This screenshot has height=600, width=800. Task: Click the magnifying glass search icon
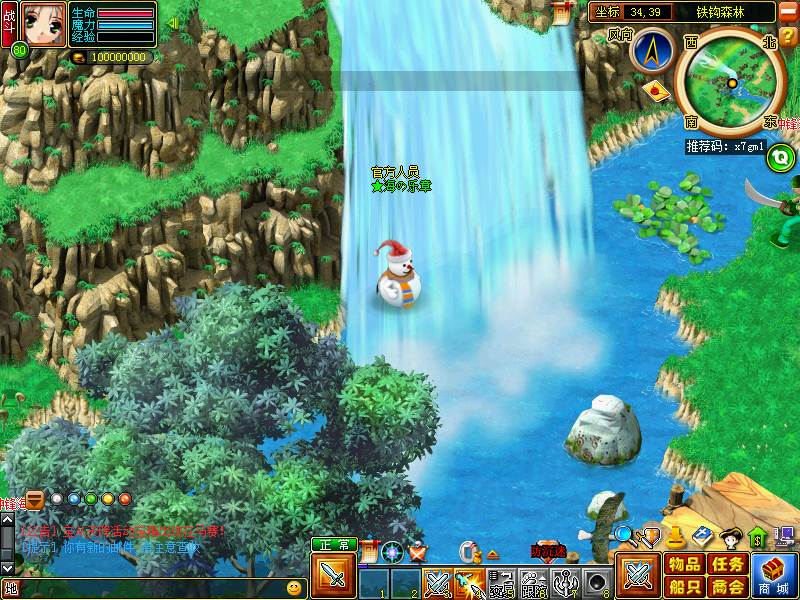(624, 535)
